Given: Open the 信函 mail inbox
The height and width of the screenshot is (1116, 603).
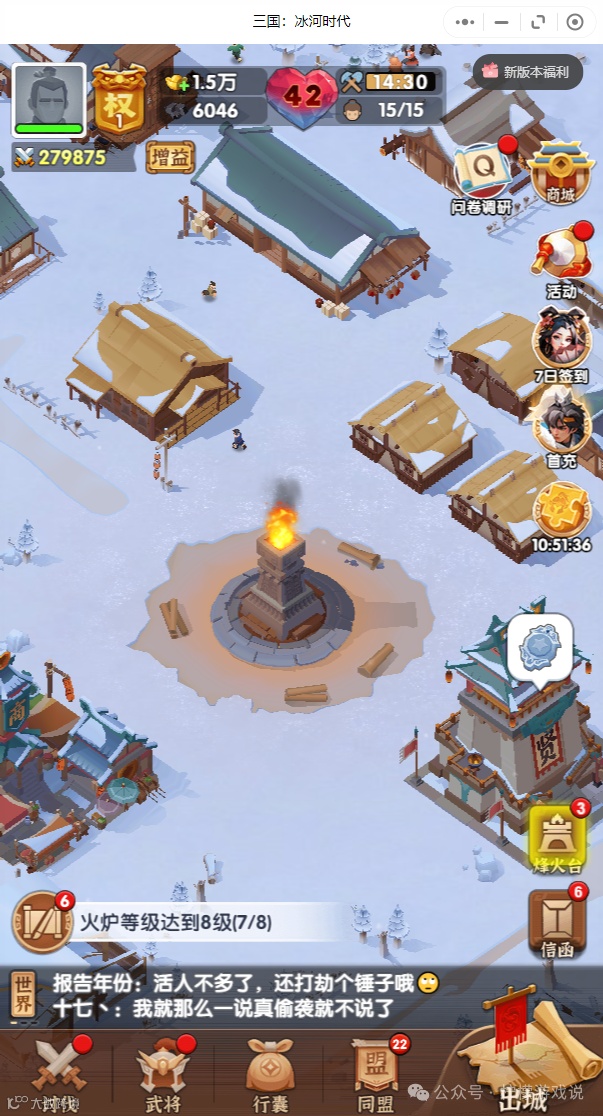Looking at the screenshot, I should [557, 922].
